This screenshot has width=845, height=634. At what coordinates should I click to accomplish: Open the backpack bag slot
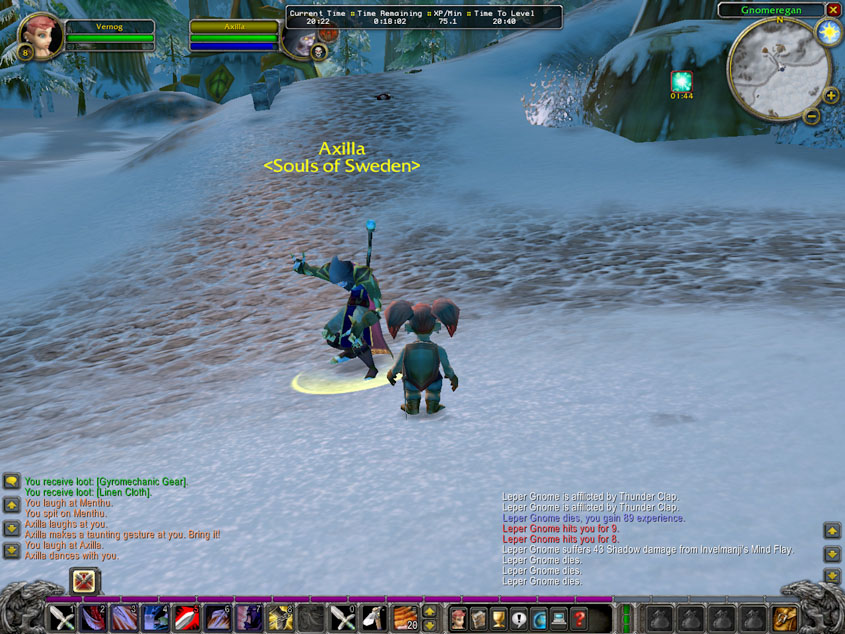click(785, 618)
